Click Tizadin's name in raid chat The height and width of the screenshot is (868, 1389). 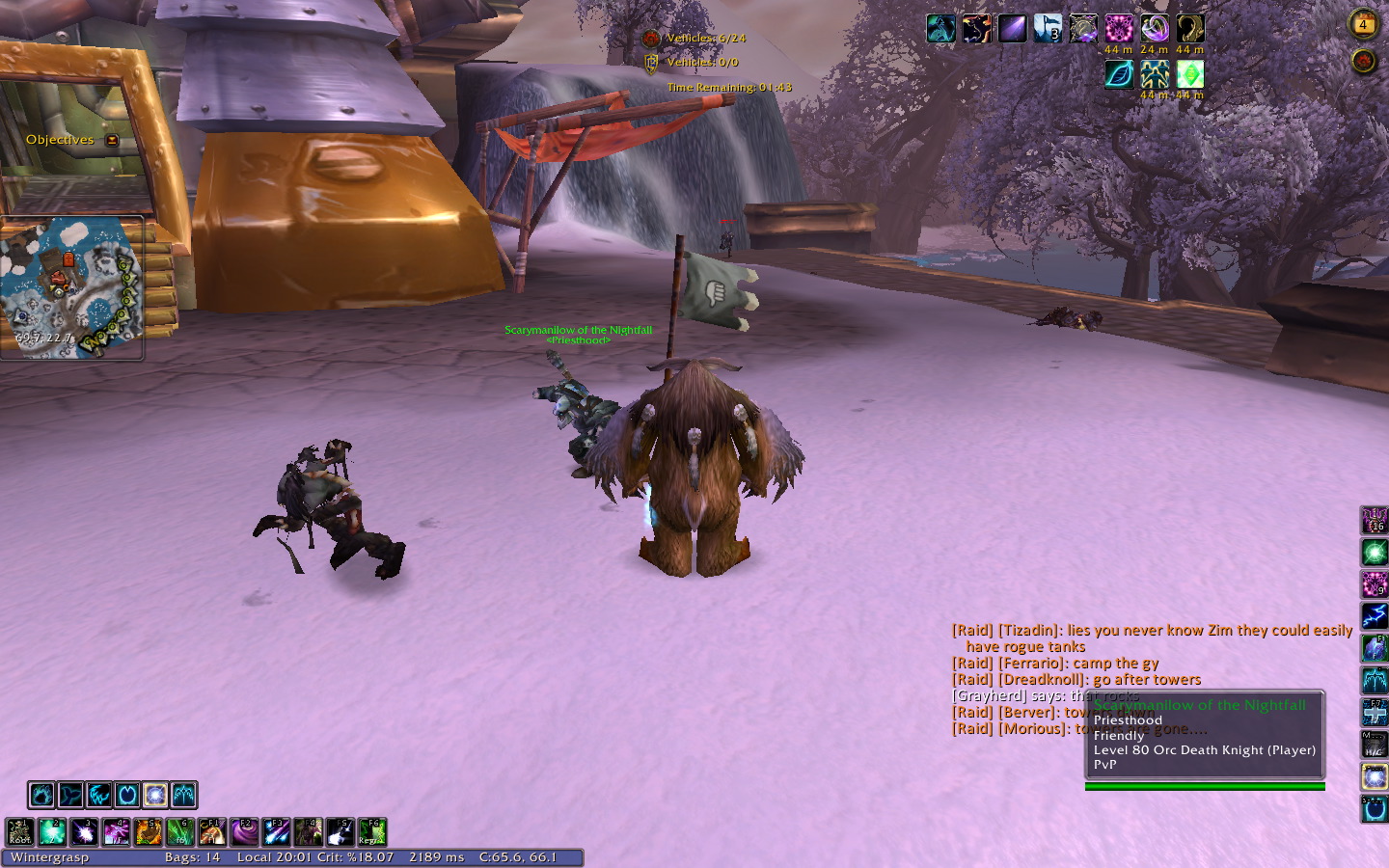1029,631
